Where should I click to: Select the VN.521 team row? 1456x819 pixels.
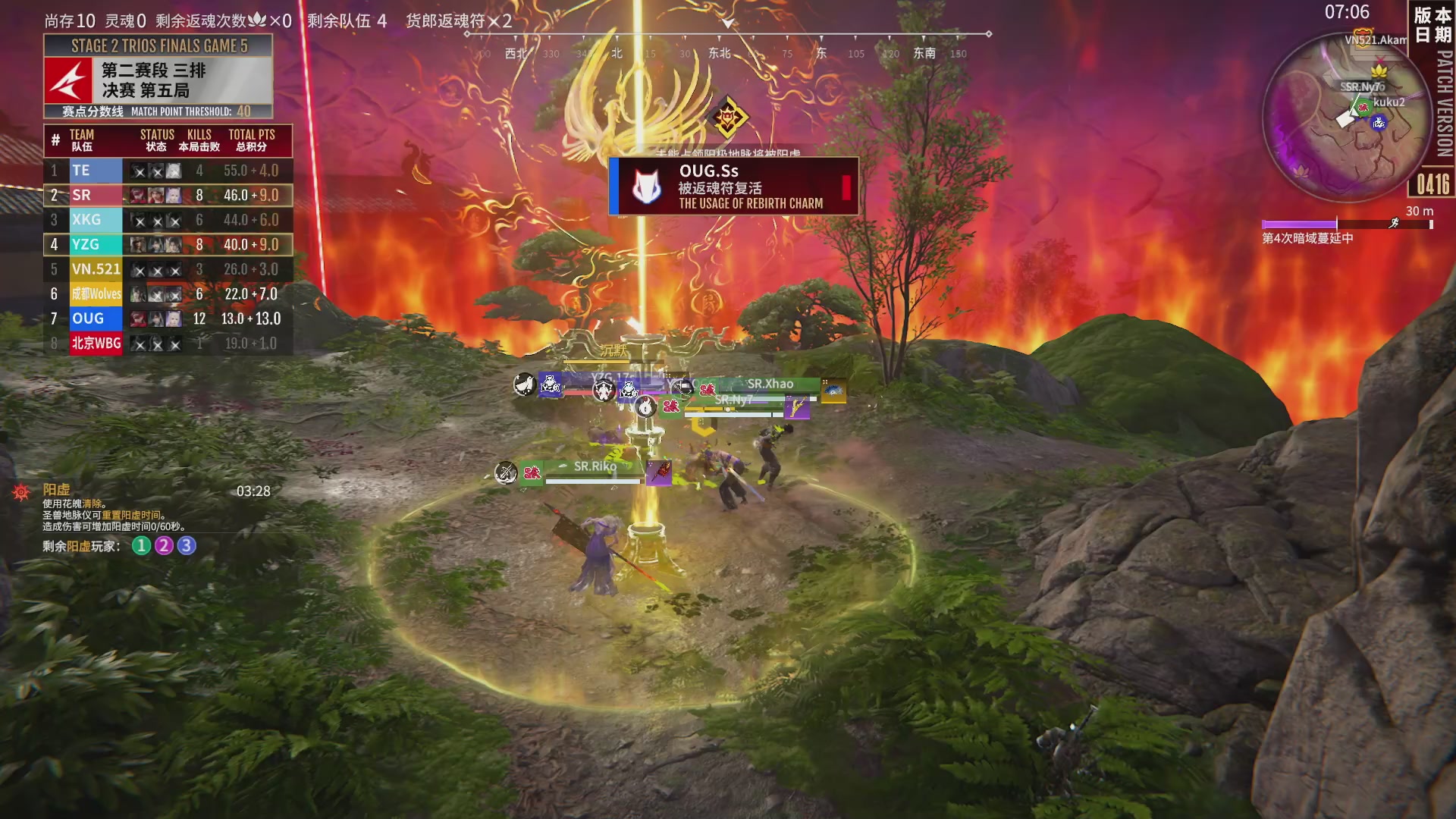click(168, 269)
